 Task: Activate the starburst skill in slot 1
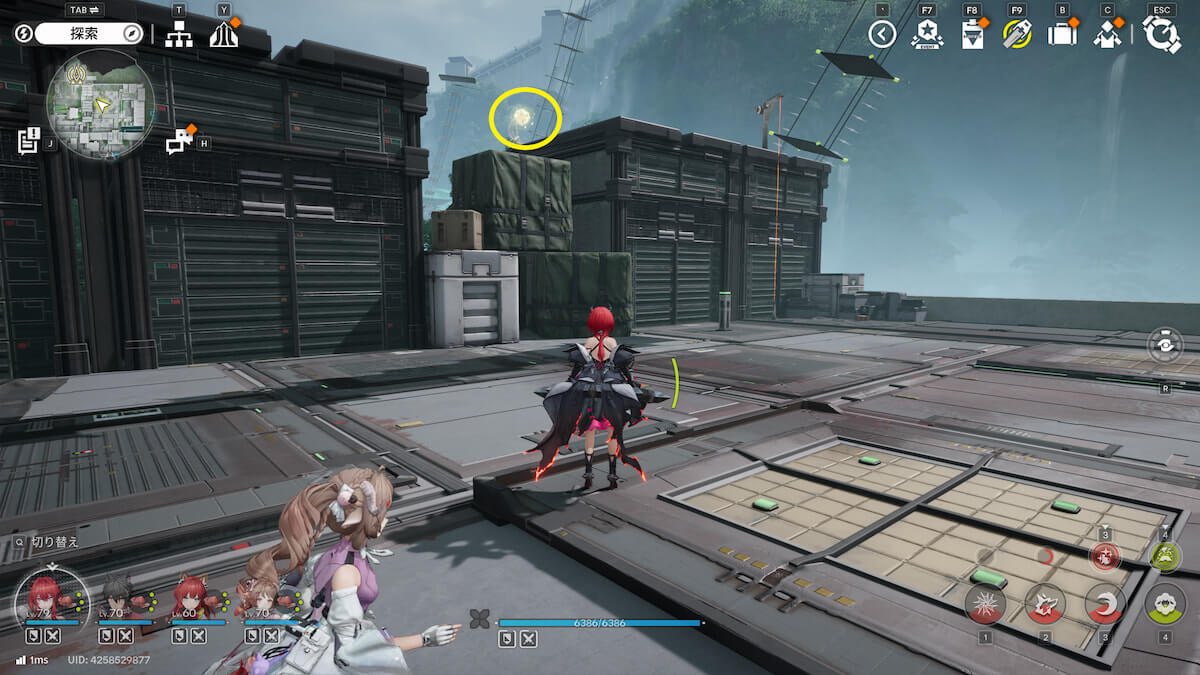coord(985,603)
